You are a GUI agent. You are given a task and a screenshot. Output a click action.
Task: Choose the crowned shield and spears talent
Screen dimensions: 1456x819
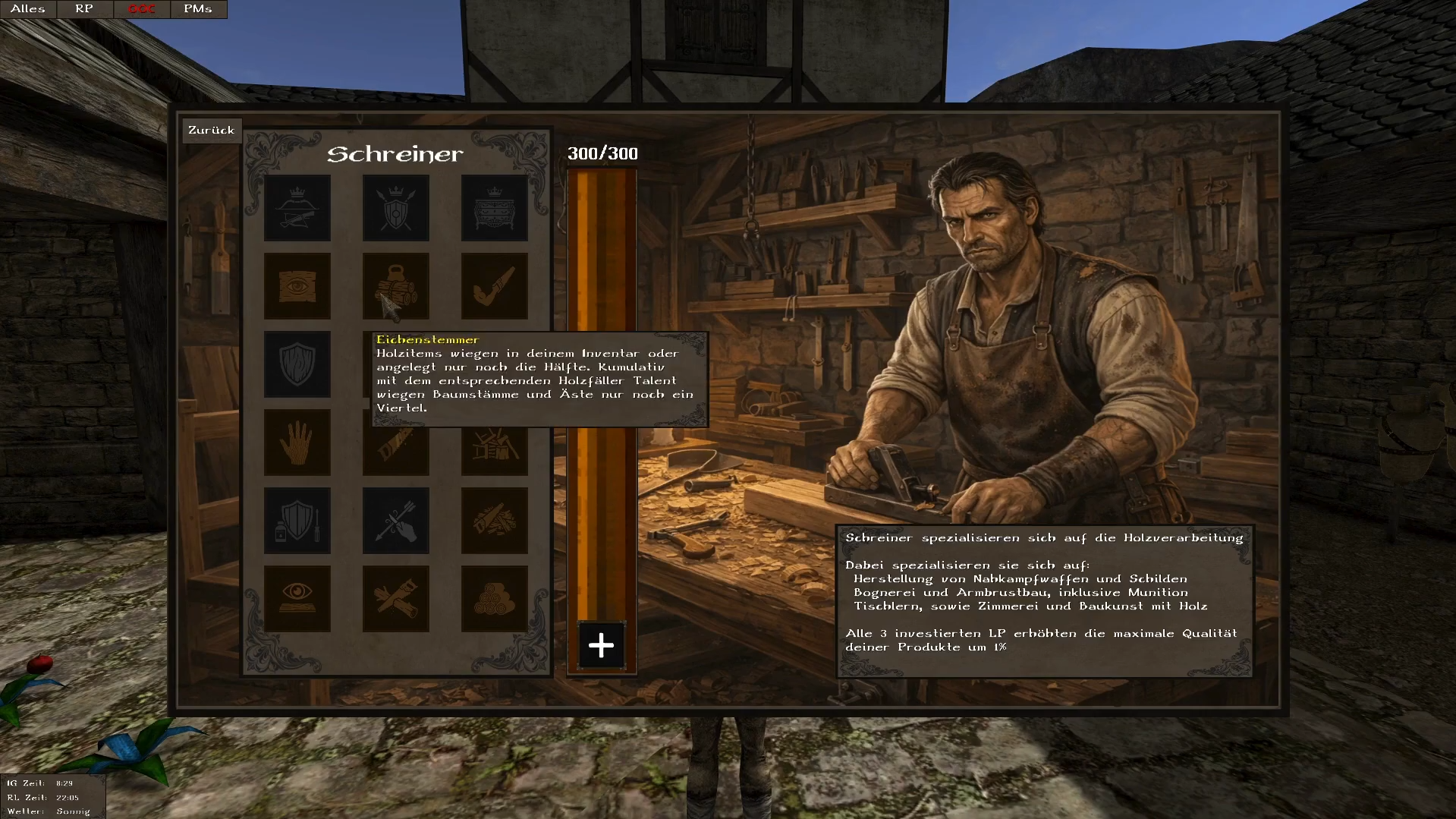pyautogui.click(x=396, y=208)
